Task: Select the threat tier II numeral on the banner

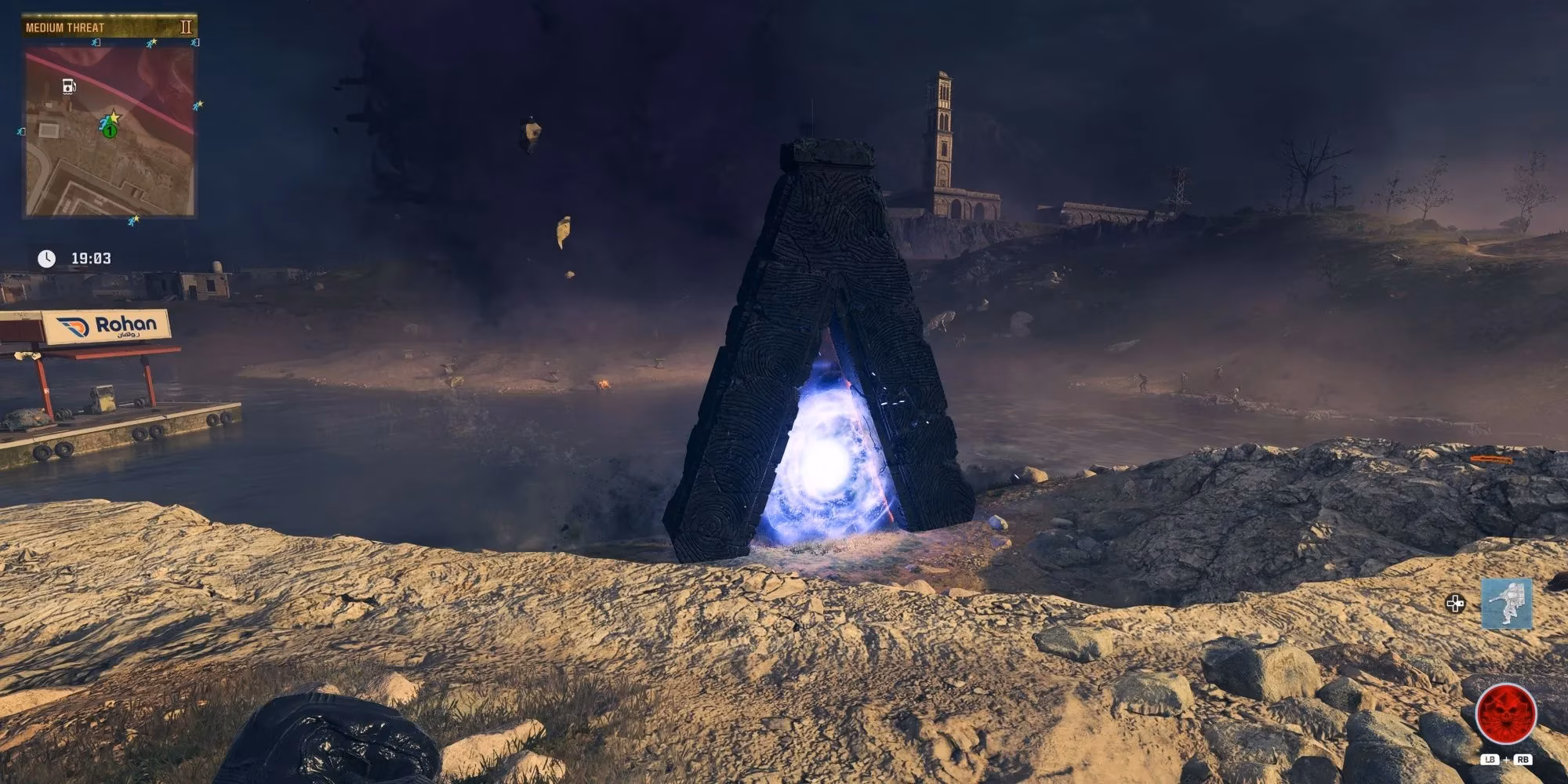Action: pos(187,27)
